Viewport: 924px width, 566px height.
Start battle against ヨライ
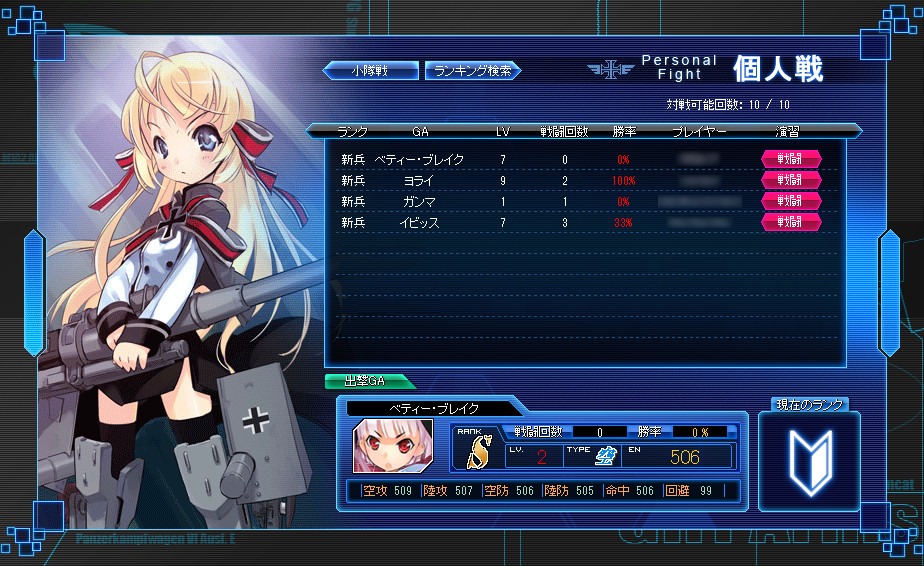coord(791,180)
